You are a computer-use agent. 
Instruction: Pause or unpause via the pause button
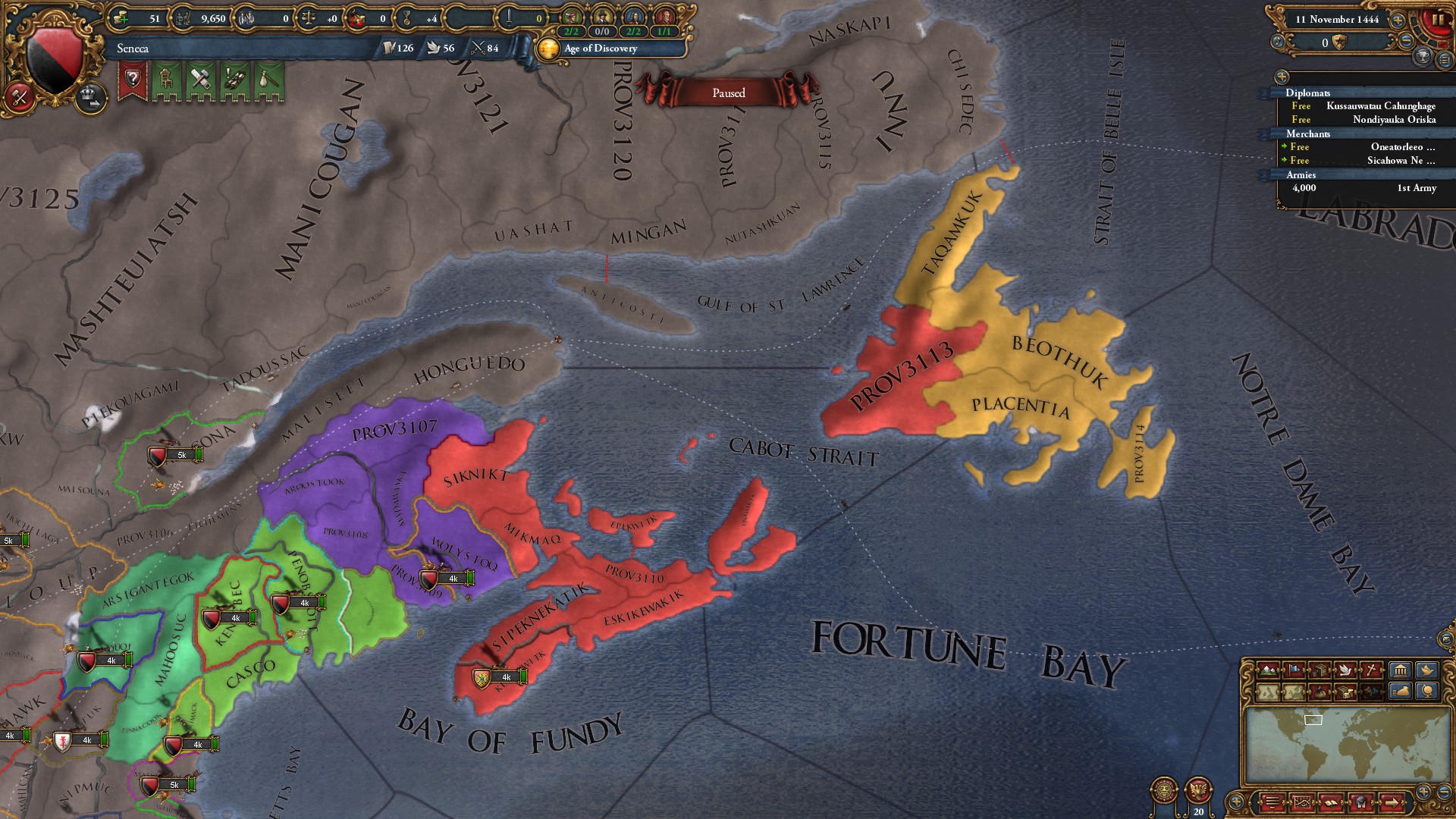[1437, 20]
